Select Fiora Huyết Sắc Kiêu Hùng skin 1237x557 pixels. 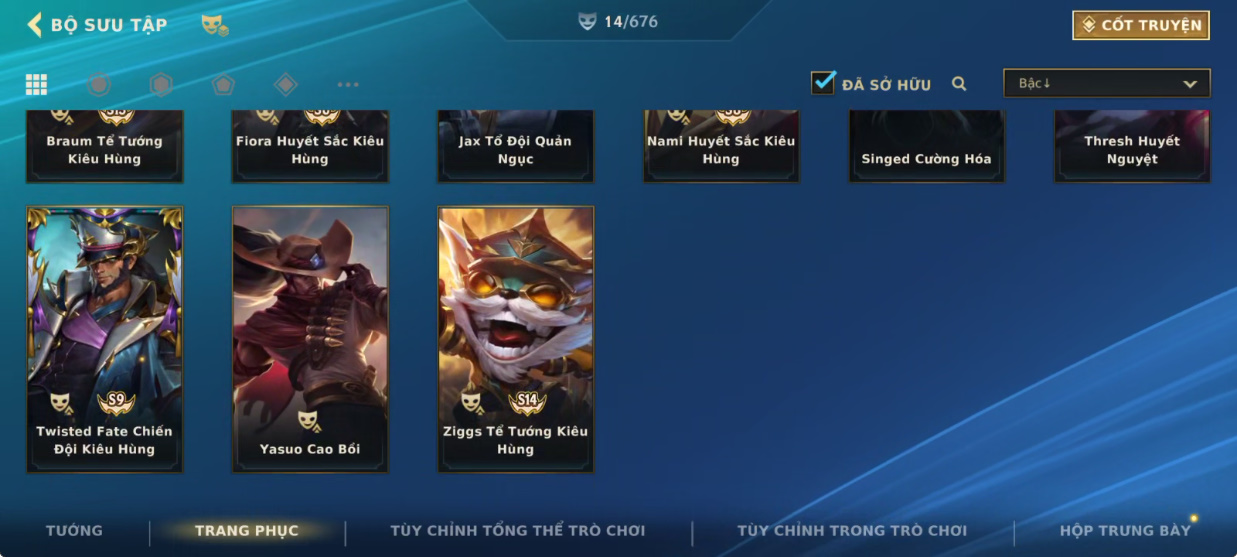tap(310, 146)
